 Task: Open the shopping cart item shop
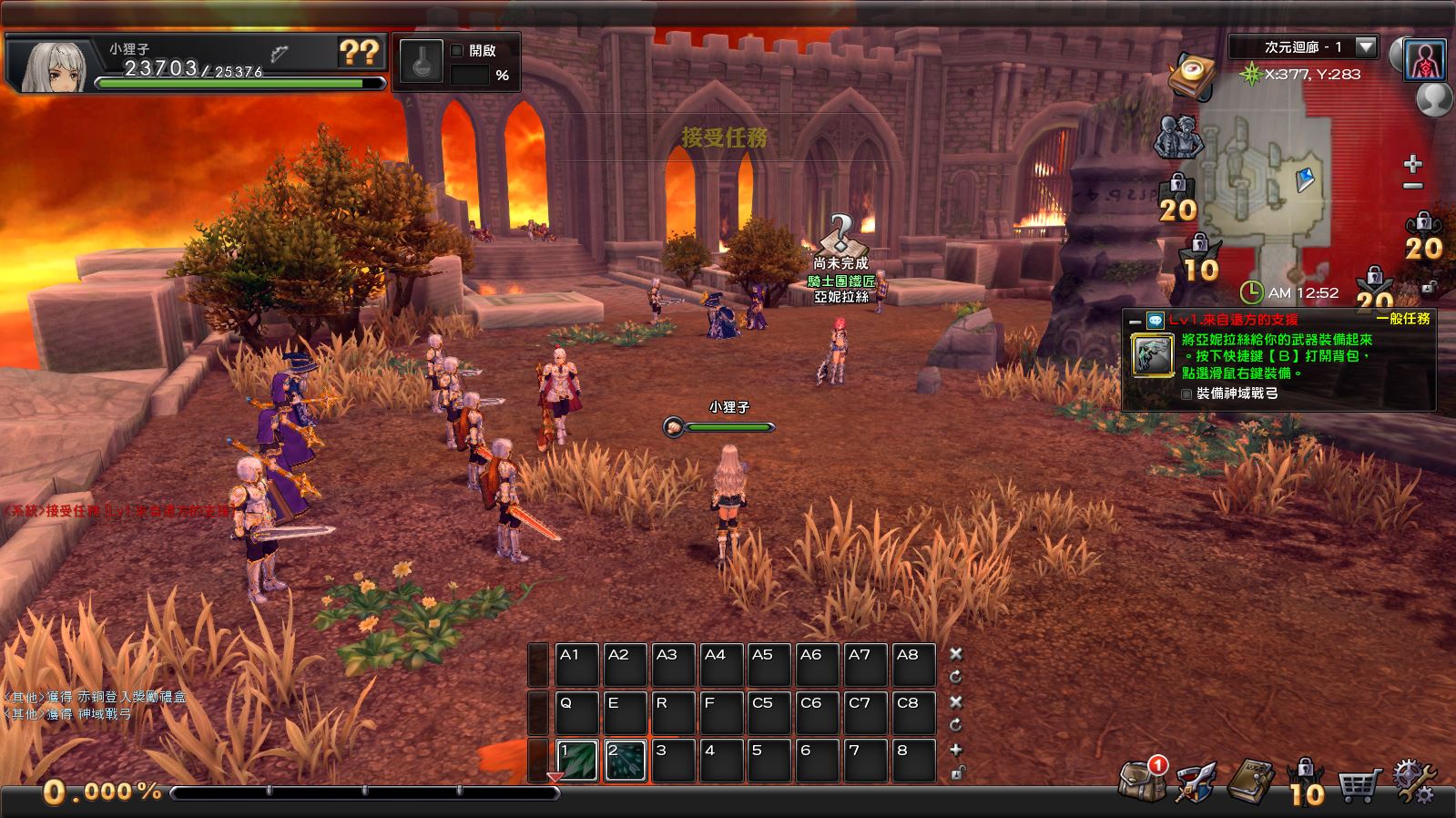(x=1357, y=783)
